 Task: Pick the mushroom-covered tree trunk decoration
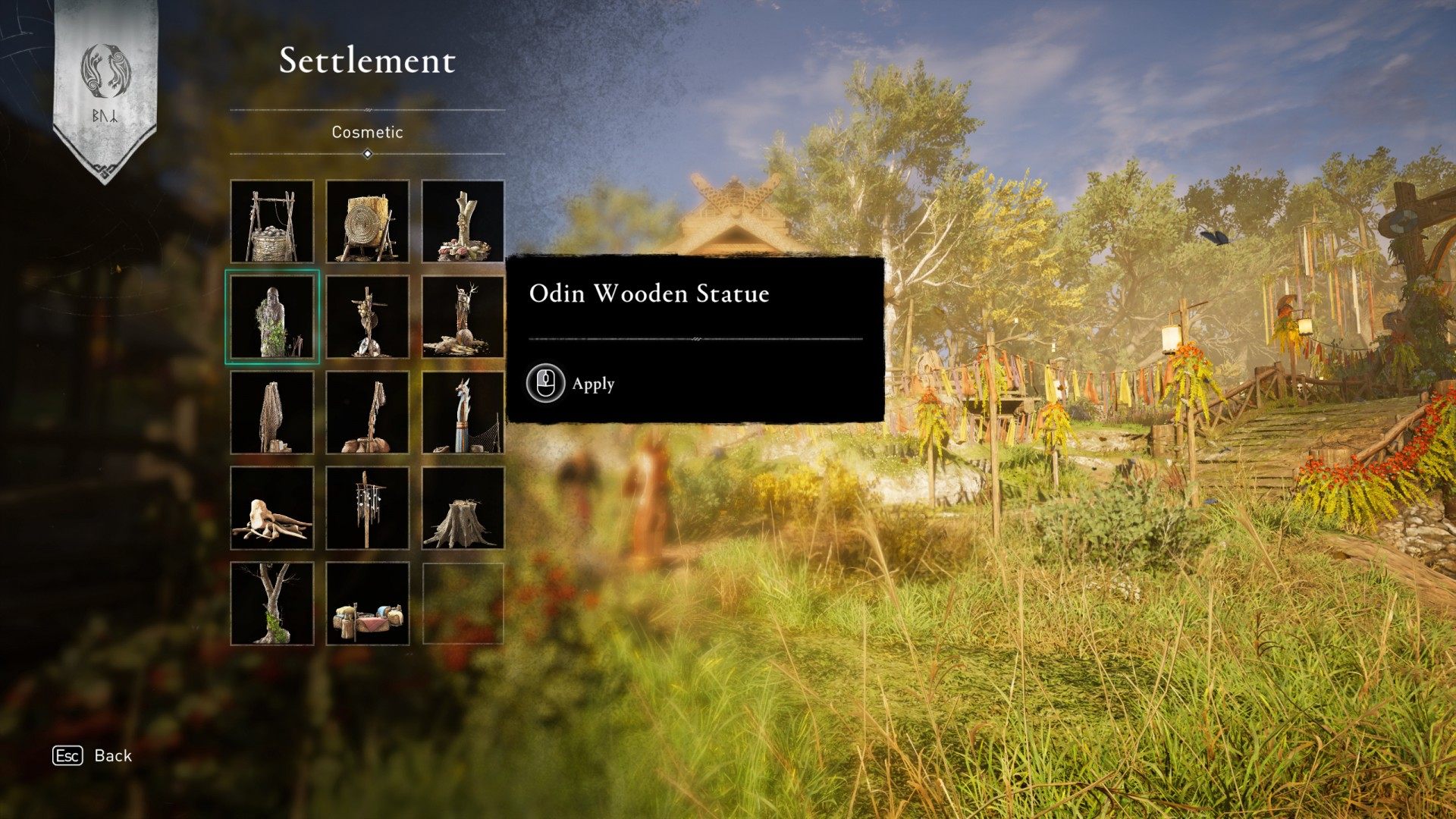pos(463,221)
